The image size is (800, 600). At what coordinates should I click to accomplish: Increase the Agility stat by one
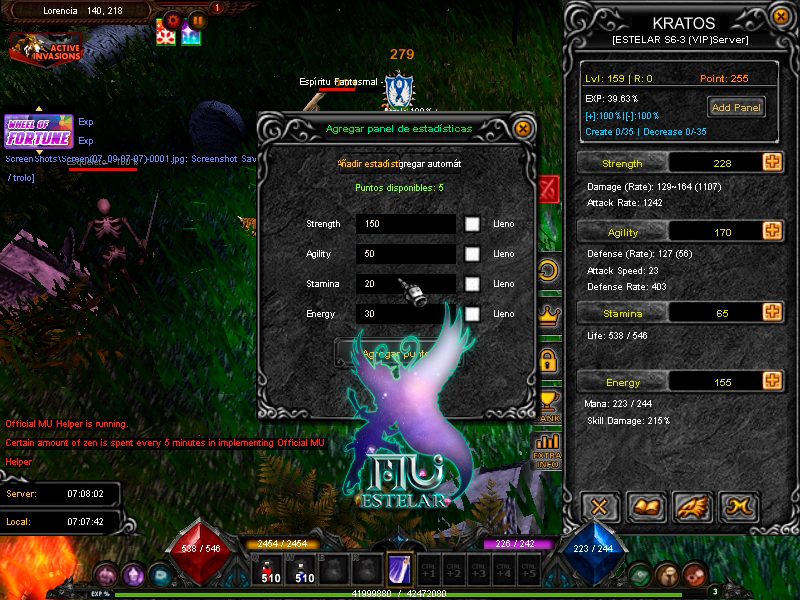point(772,231)
